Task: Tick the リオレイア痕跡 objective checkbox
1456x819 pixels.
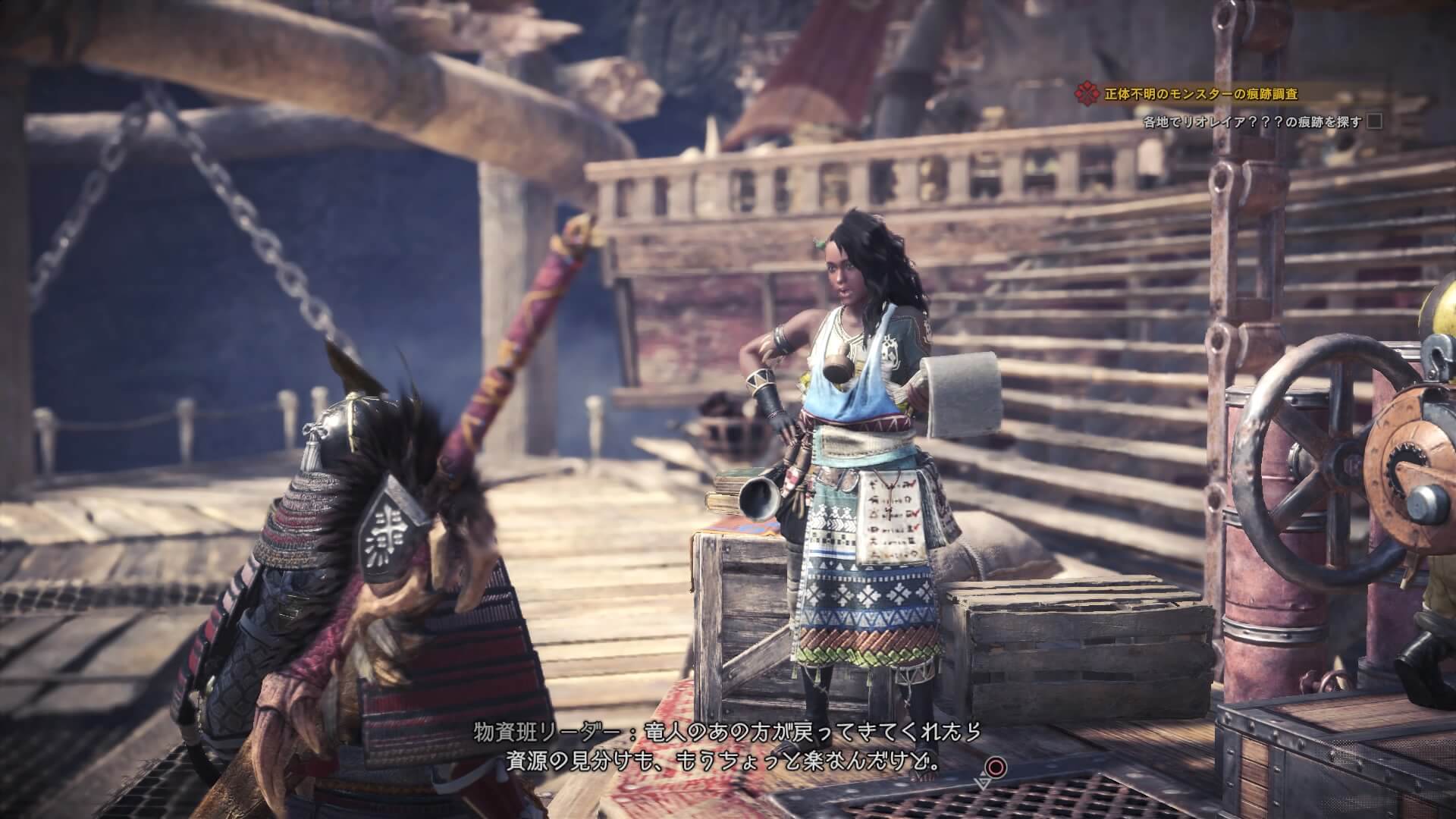Action: [1374, 121]
